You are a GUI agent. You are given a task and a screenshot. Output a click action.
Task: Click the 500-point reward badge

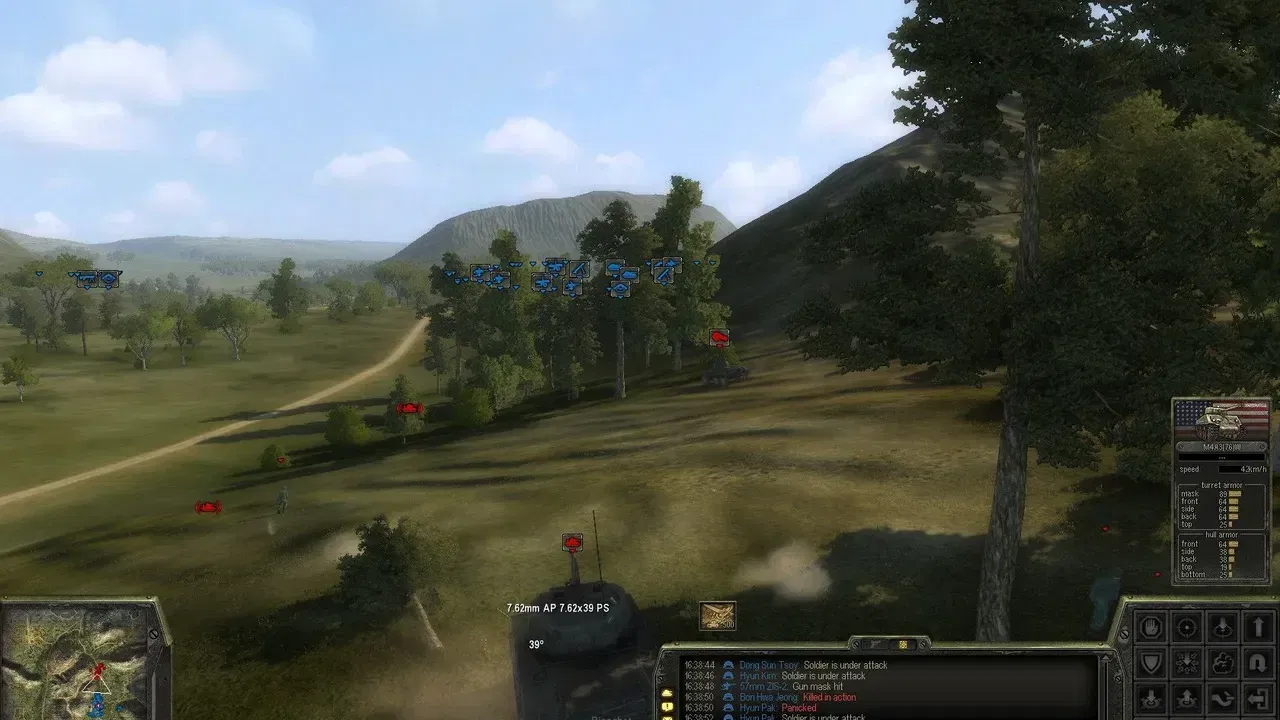point(716,616)
